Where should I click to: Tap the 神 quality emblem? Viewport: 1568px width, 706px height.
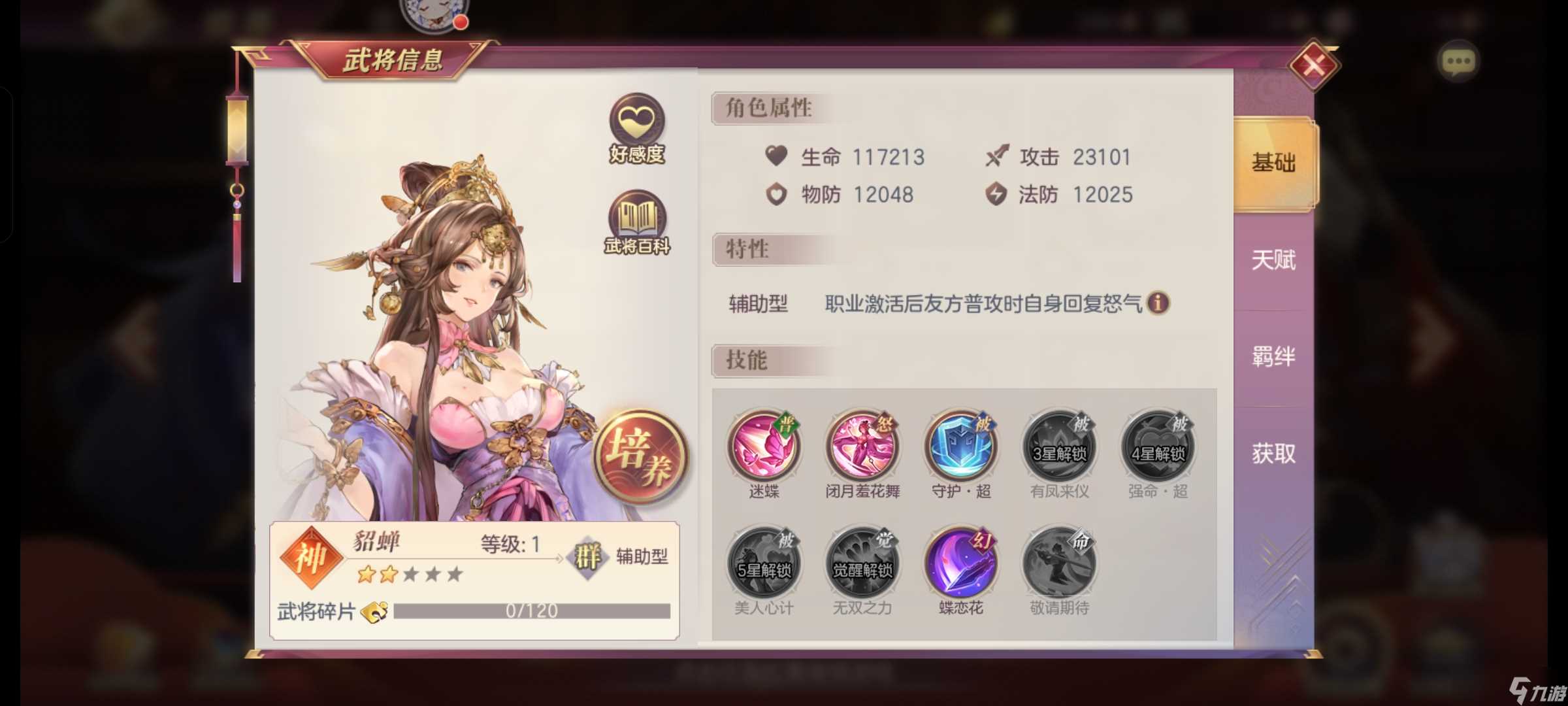(312, 559)
